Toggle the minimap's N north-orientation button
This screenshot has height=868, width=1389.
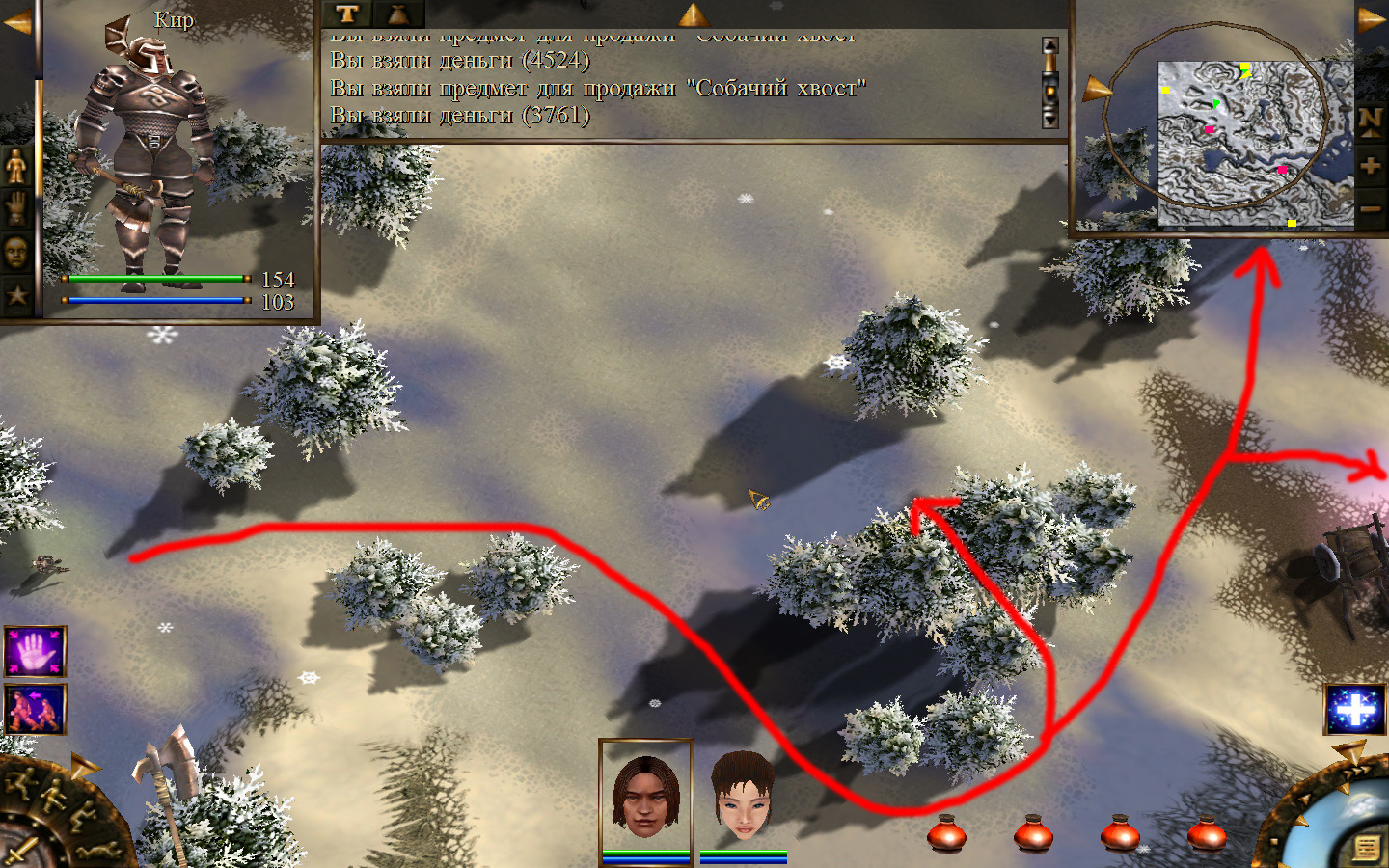1371,120
